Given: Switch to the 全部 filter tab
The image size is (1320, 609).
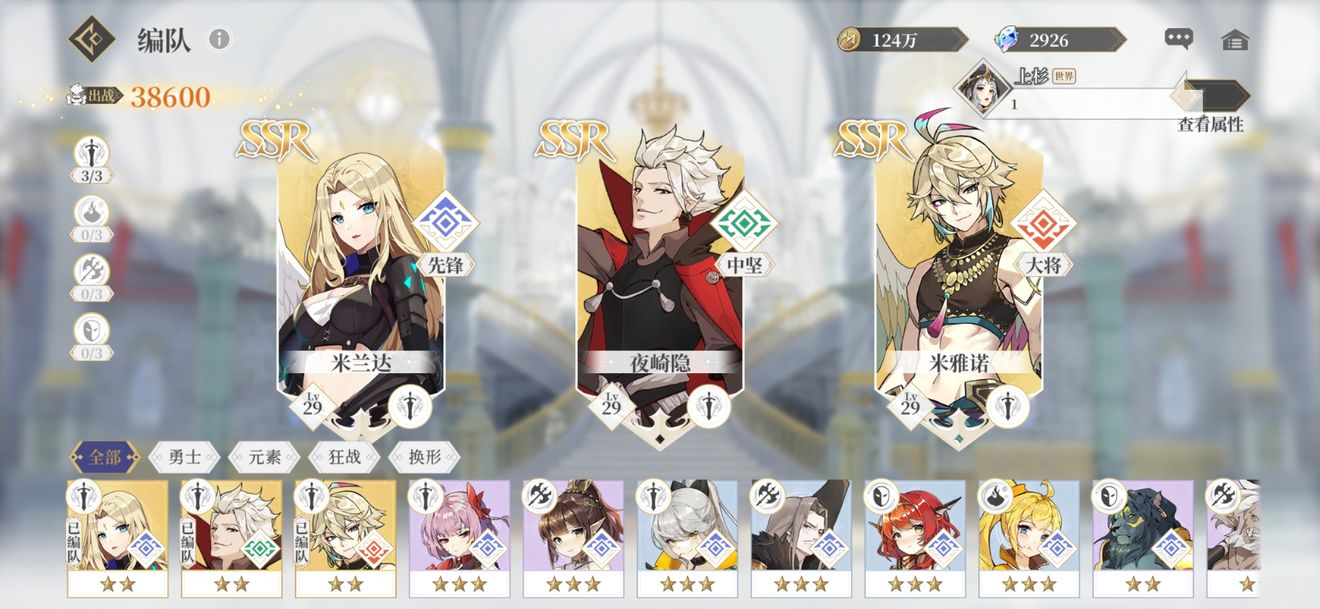Looking at the screenshot, I should [x=105, y=458].
